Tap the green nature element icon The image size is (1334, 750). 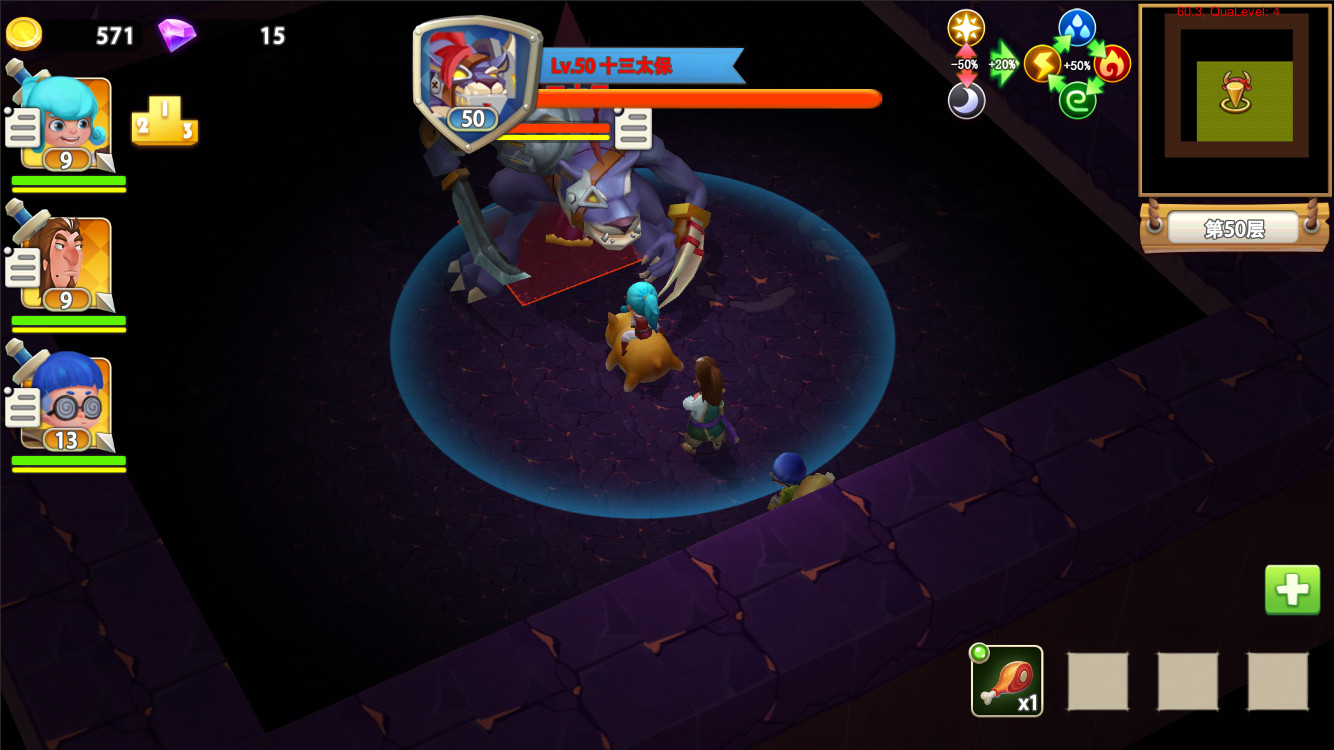tap(1078, 100)
